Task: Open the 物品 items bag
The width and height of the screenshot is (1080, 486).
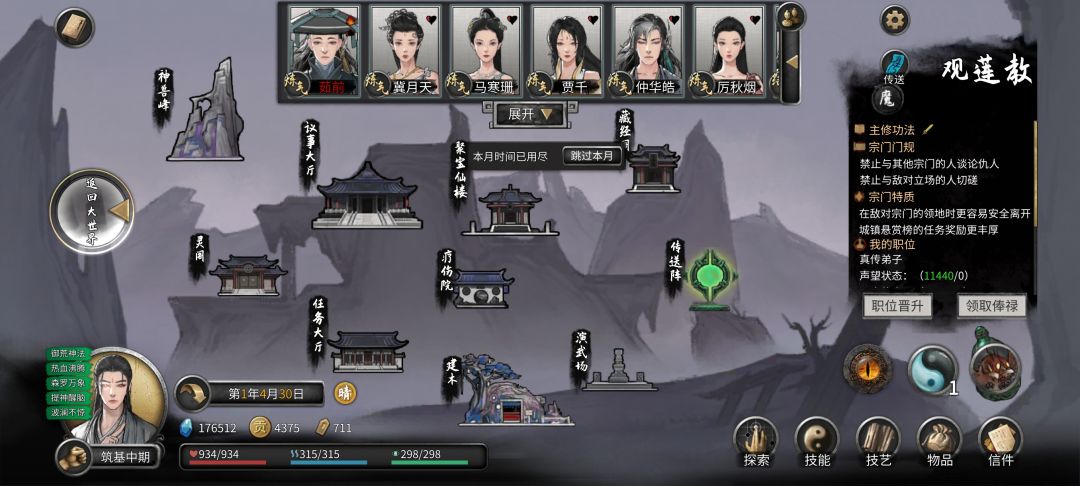Action: coord(939,442)
